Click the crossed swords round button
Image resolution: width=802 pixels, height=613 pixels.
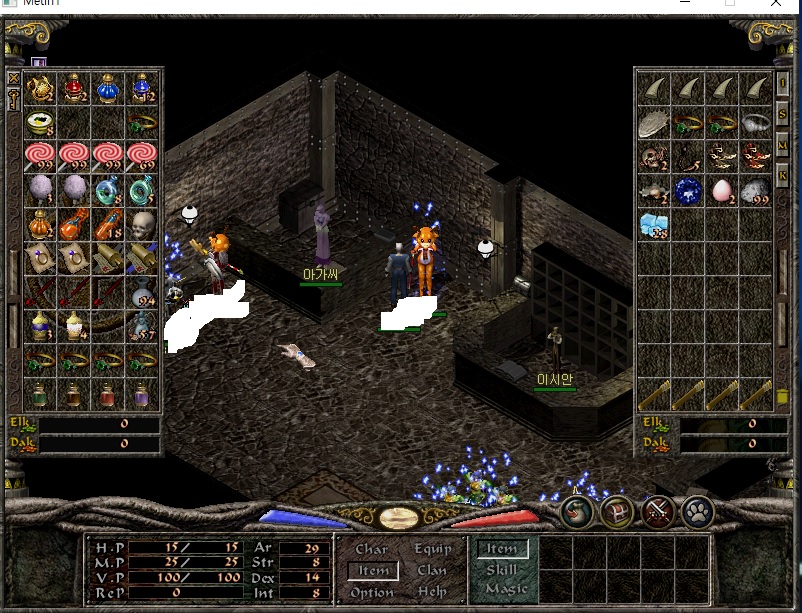[657, 512]
